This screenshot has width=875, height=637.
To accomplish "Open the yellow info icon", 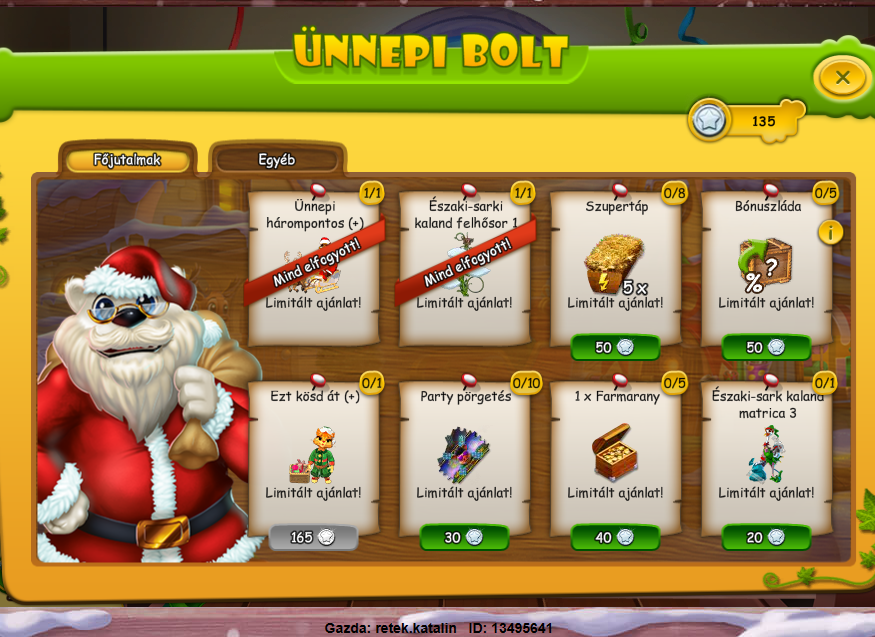I will point(830,232).
